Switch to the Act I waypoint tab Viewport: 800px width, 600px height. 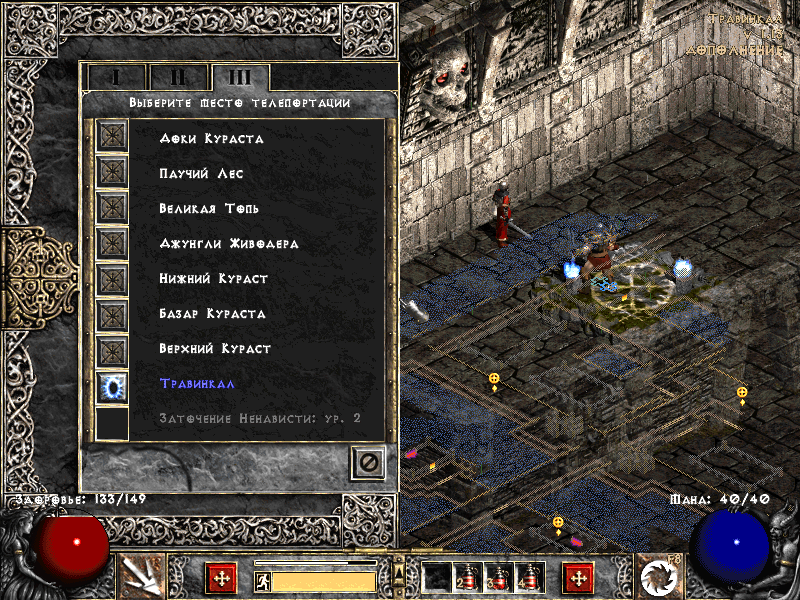tap(116, 77)
